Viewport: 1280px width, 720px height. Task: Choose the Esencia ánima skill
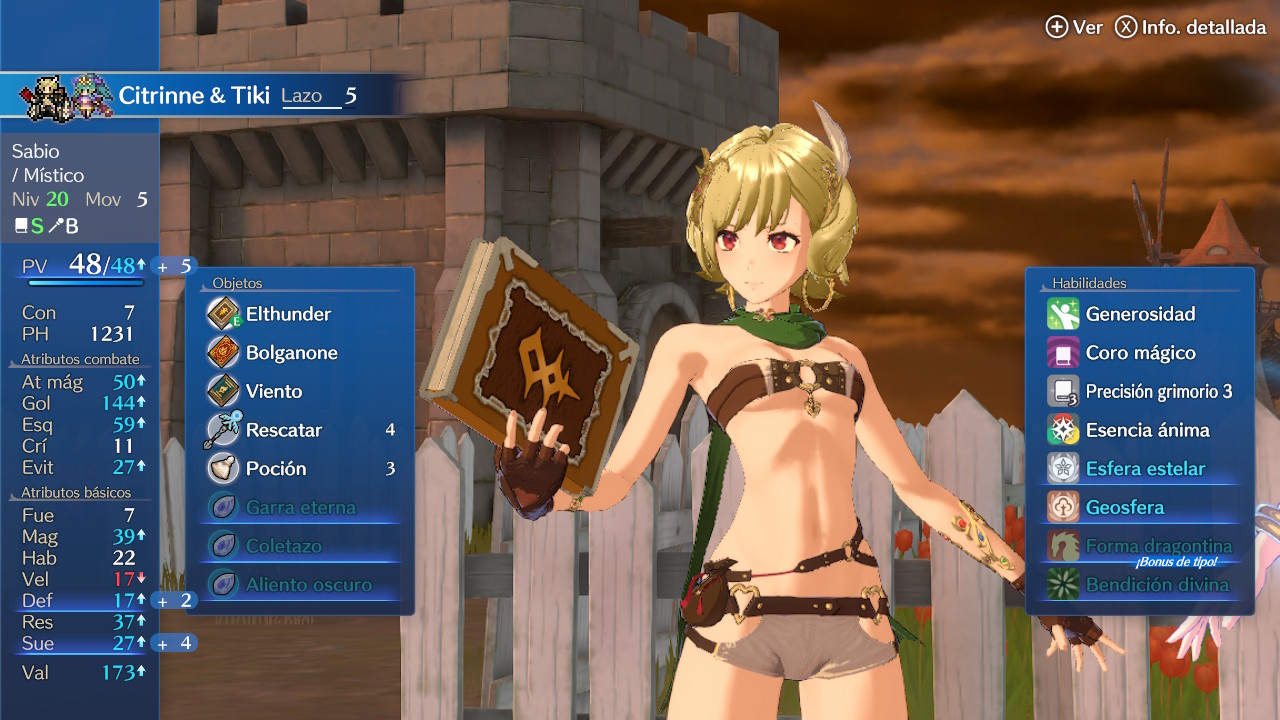(1147, 430)
